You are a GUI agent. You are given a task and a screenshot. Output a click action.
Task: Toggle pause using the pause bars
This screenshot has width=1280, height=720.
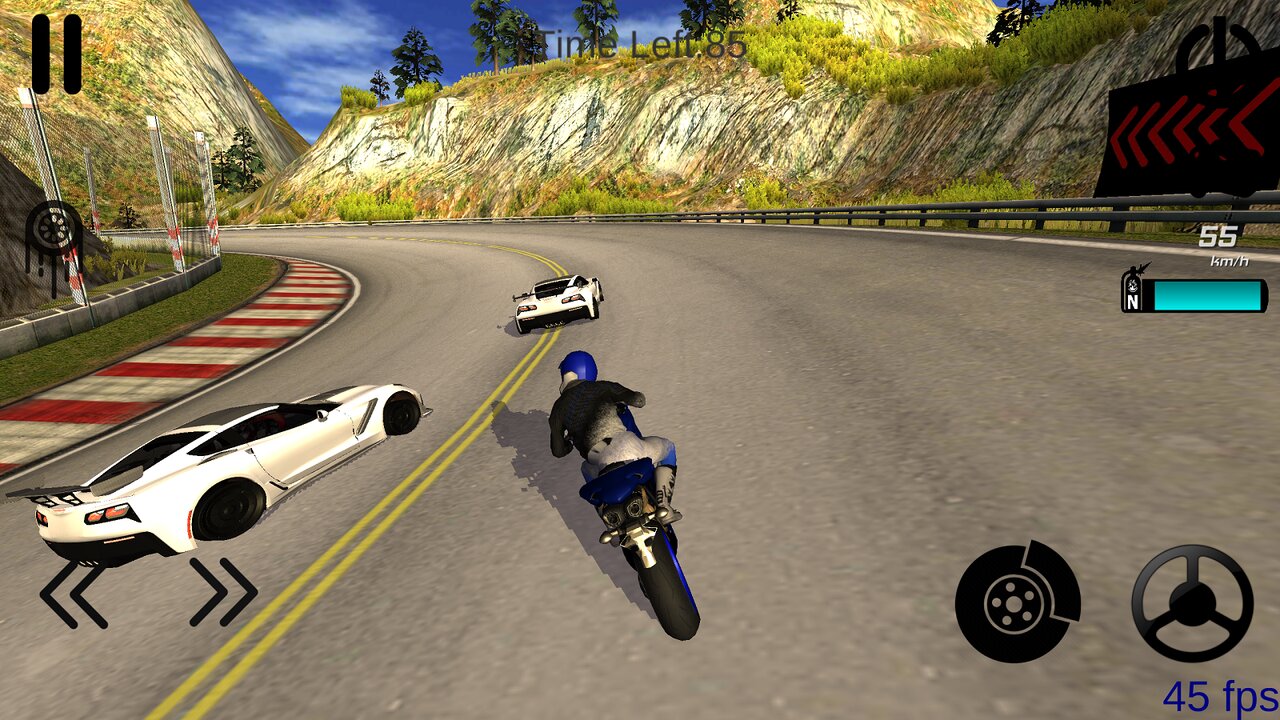[55, 55]
